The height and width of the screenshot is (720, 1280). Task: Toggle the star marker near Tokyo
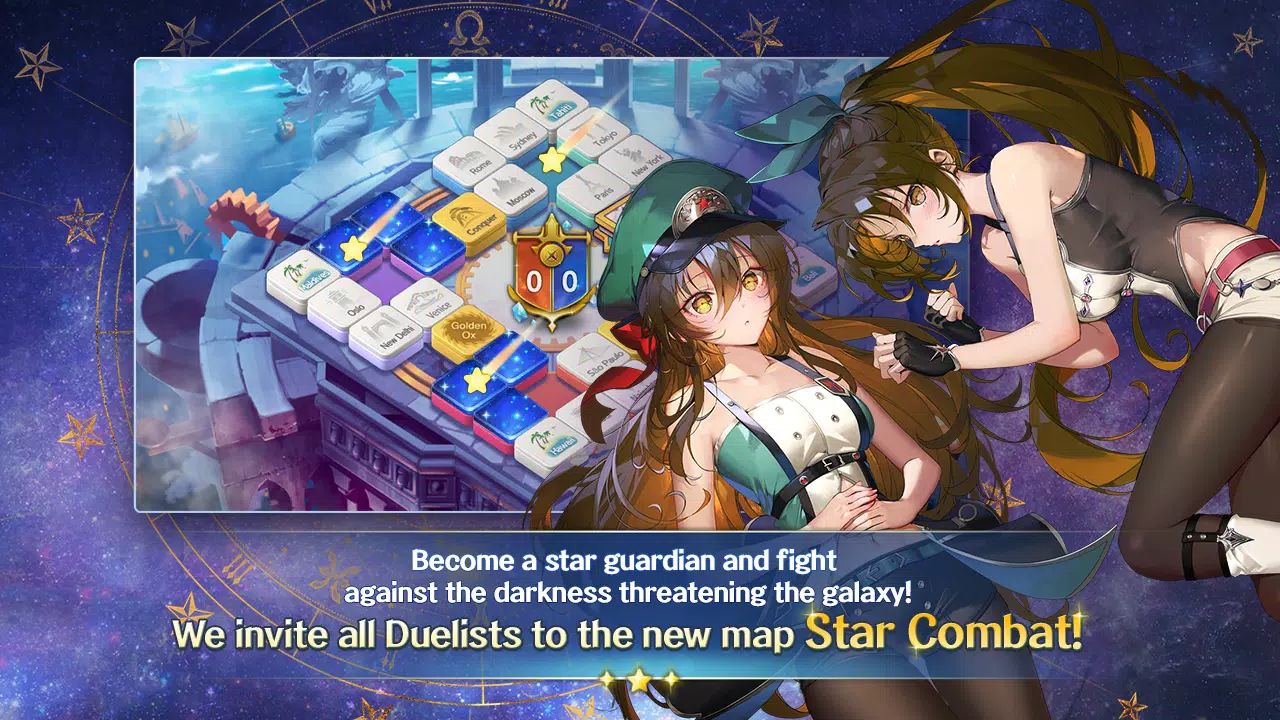(x=551, y=161)
